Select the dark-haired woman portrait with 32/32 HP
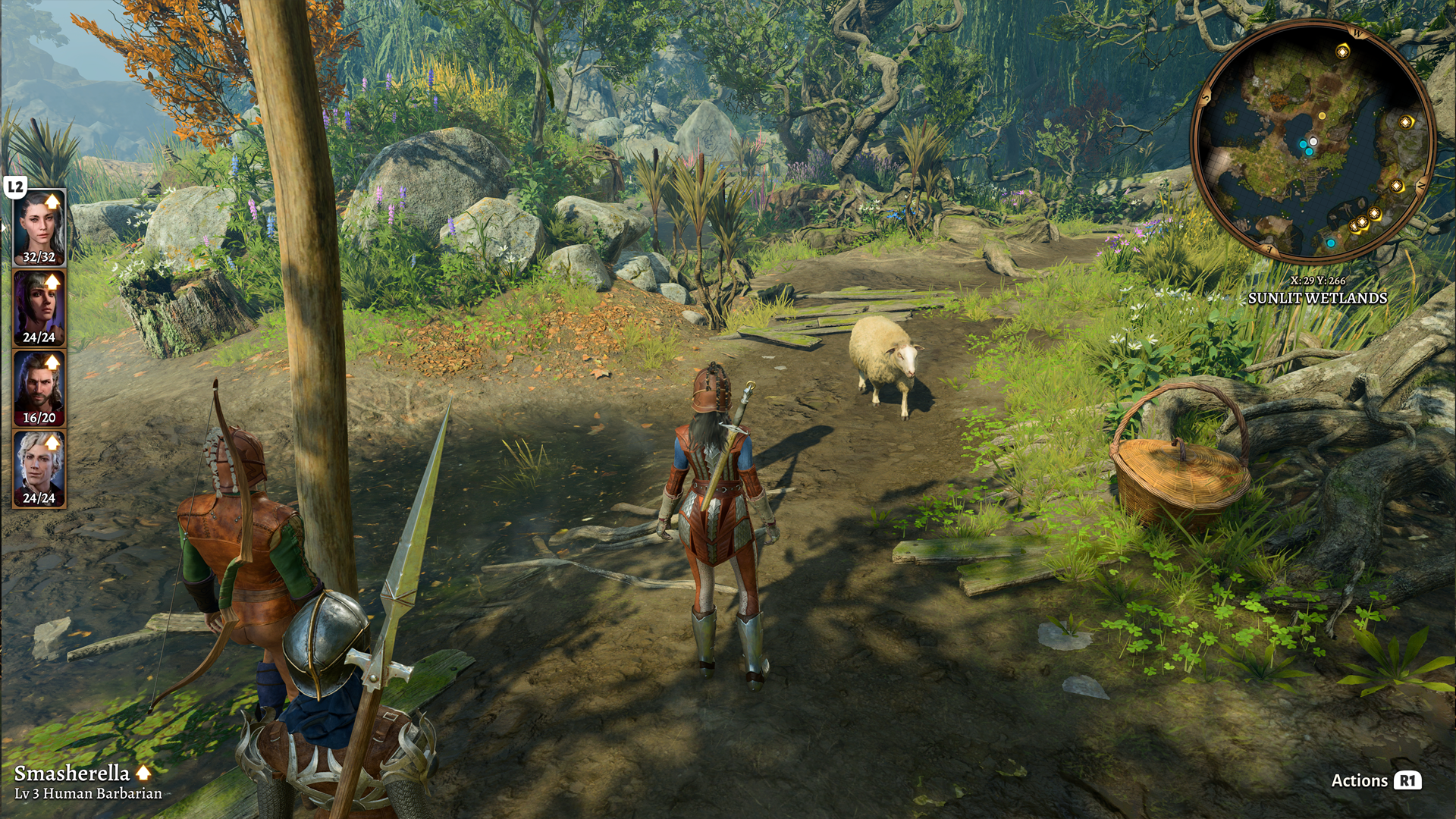Screen dimensions: 1456x819 pos(39,227)
